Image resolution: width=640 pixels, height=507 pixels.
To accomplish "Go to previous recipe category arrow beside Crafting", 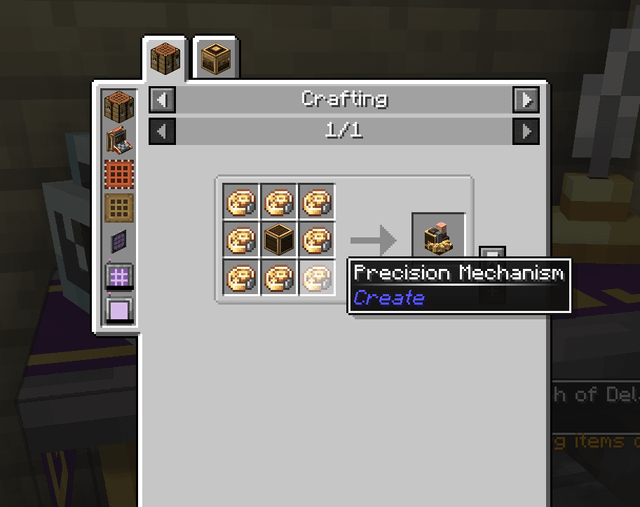I will (x=162, y=100).
